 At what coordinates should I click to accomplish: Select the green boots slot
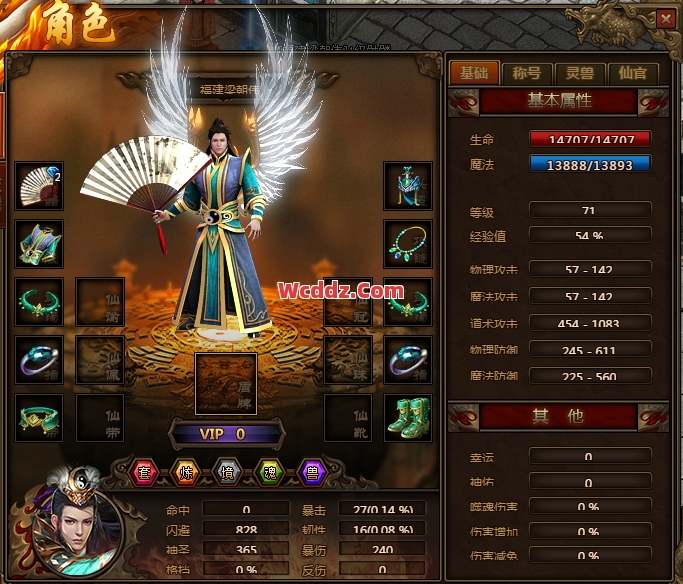[x=408, y=417]
